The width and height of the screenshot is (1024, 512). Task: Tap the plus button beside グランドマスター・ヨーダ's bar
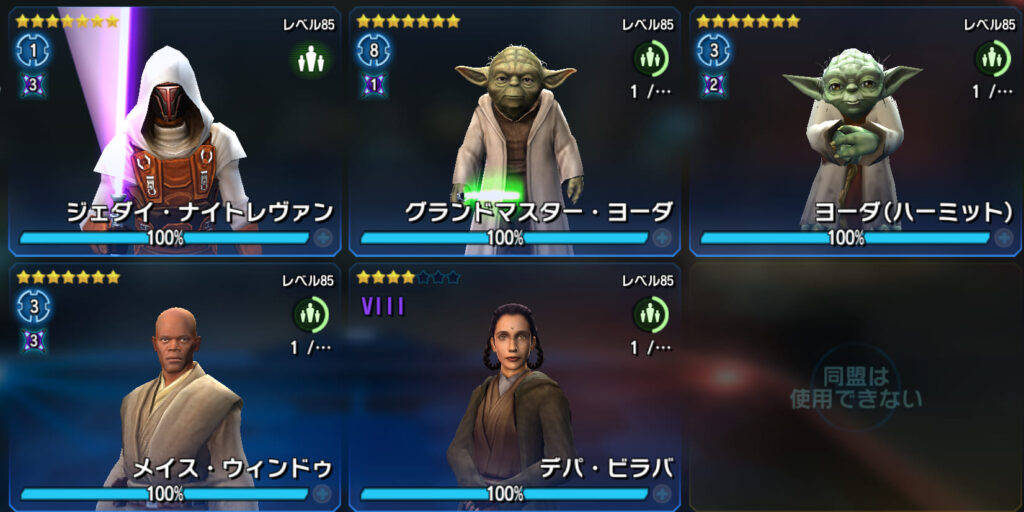tap(662, 238)
